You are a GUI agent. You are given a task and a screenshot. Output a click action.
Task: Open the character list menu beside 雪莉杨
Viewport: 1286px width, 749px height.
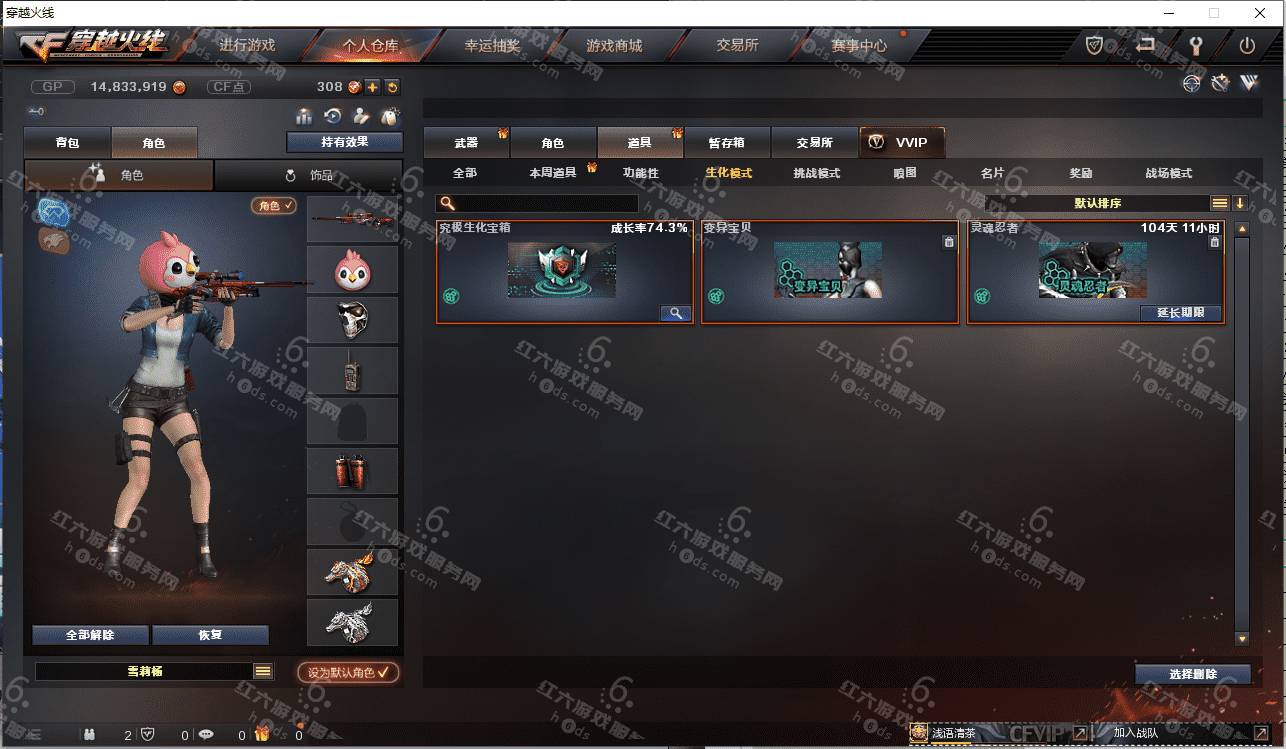click(263, 671)
